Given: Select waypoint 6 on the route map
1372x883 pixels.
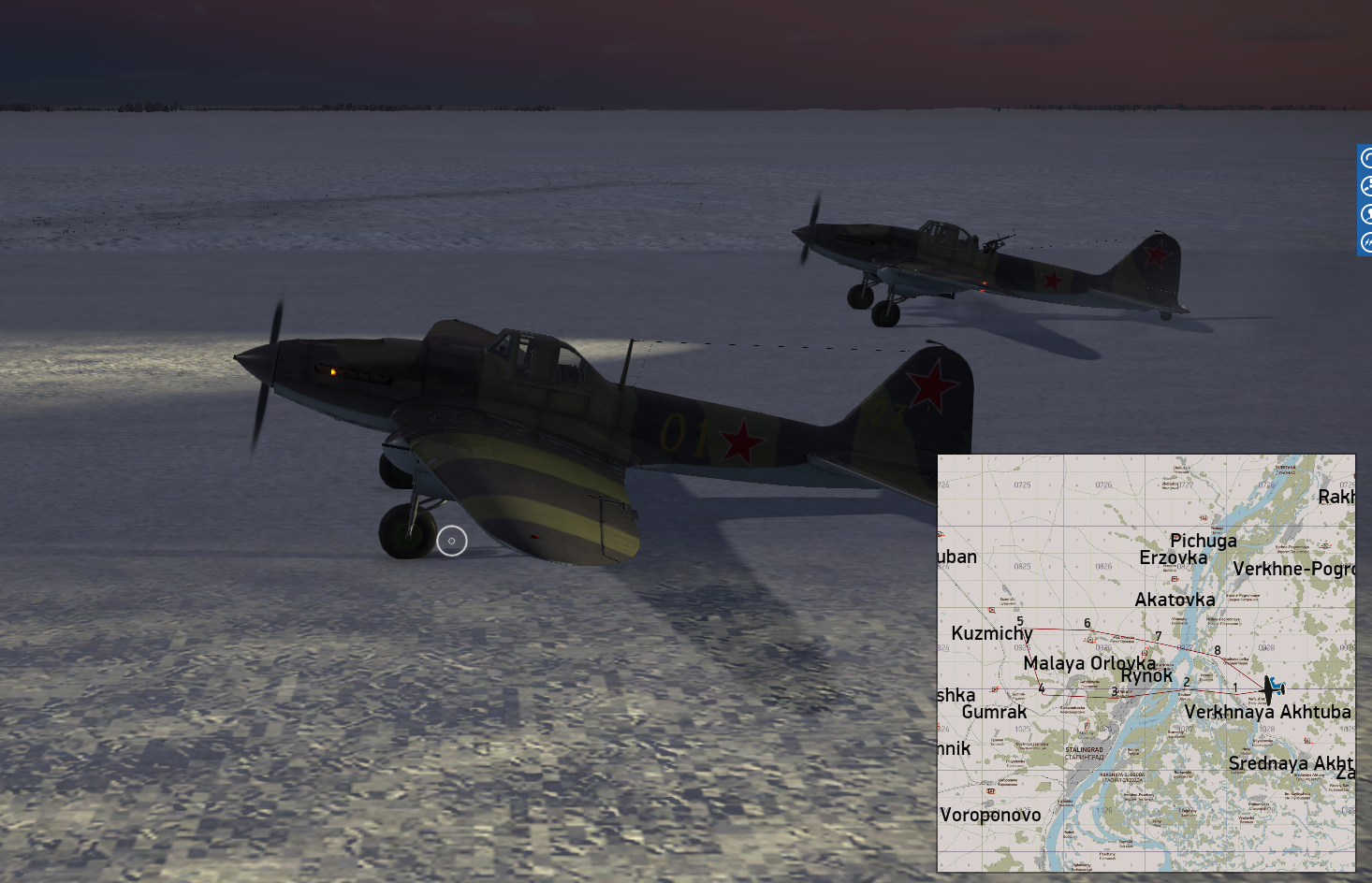Looking at the screenshot, I should pyautogui.click(x=1087, y=624).
